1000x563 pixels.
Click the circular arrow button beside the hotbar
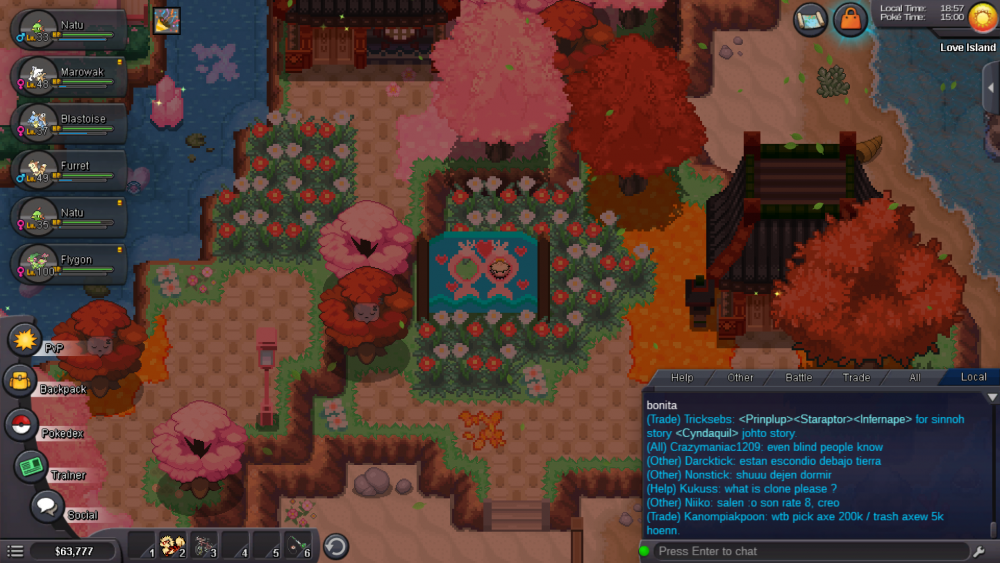336,546
